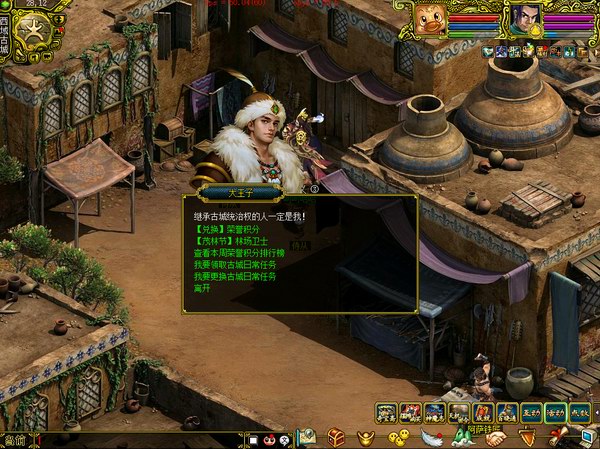This screenshot has height=449, width=600.
Task: Click the pet monkey portrait
Action: 432,19
